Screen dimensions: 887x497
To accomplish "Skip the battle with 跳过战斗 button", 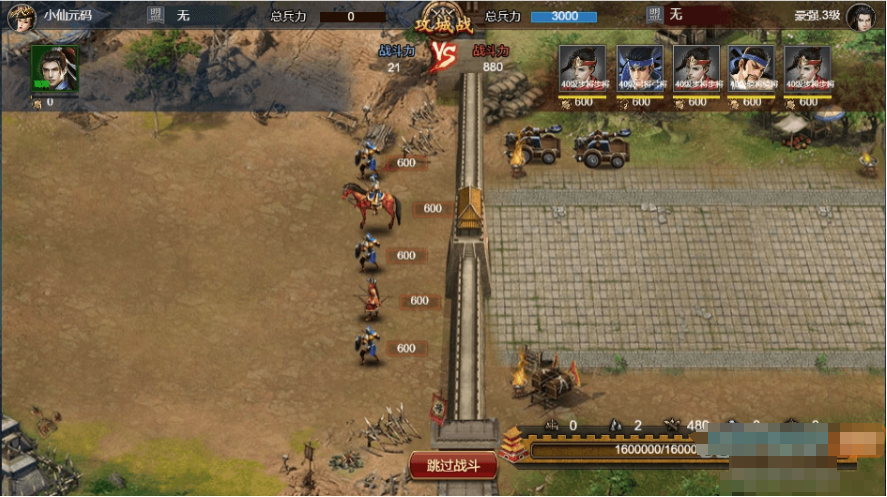I will [452, 465].
